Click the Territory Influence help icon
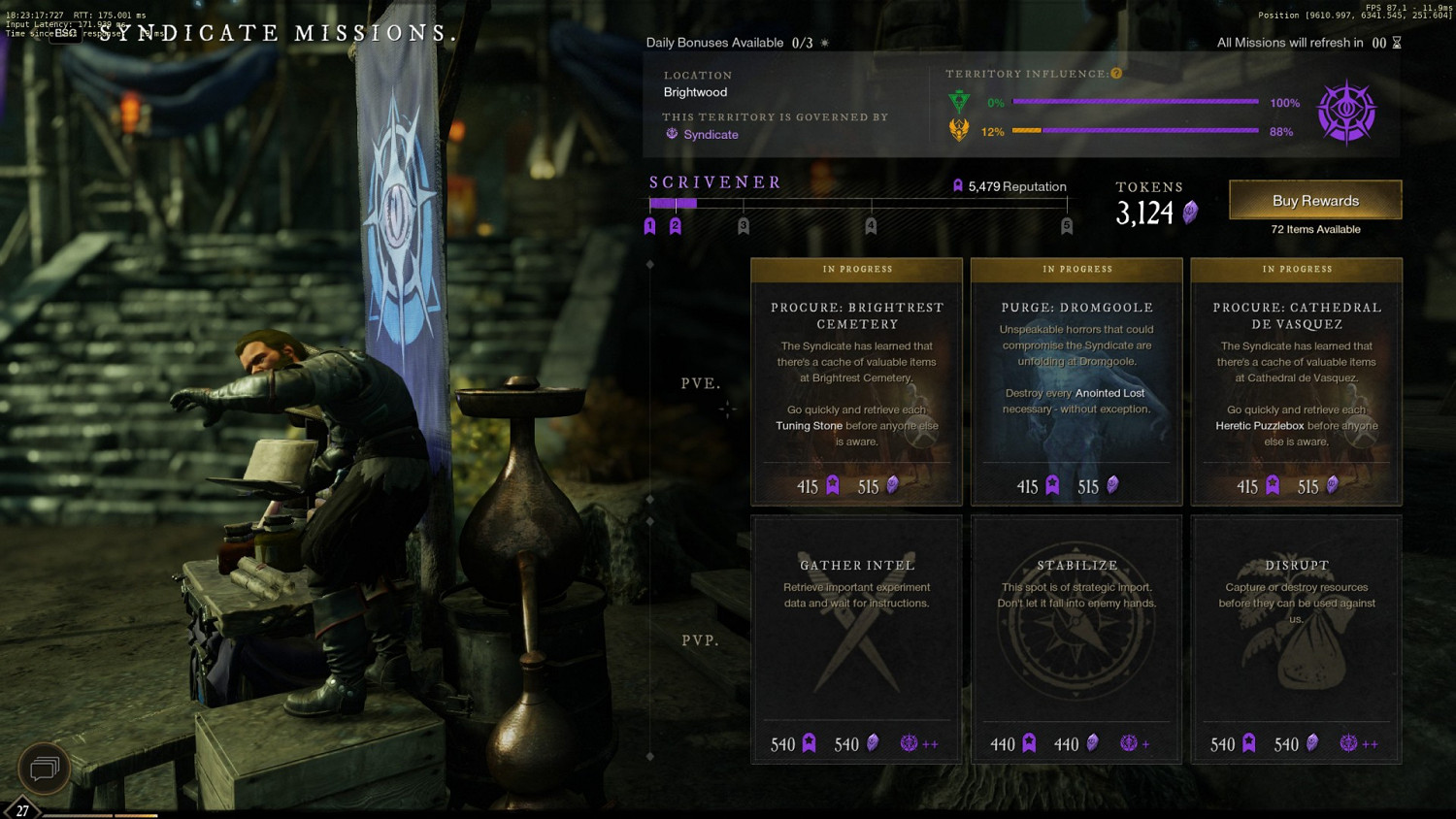The image size is (1456, 819). click(x=1116, y=74)
